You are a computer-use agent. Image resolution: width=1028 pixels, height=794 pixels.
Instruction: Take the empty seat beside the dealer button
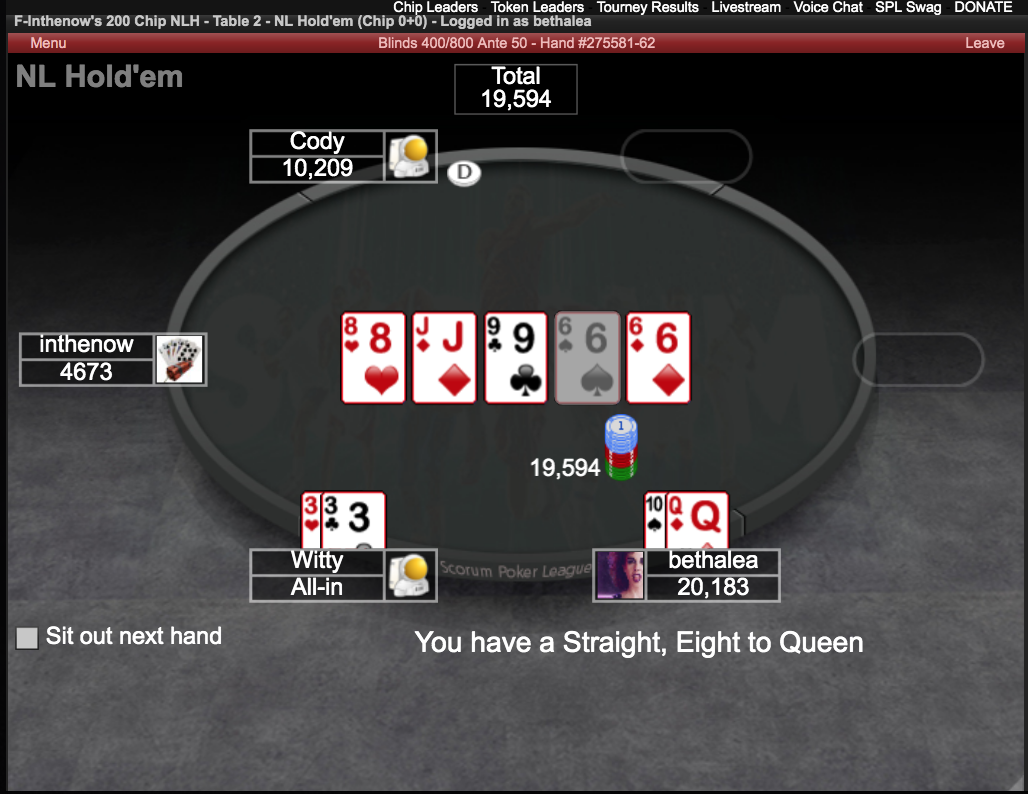[x=686, y=155]
